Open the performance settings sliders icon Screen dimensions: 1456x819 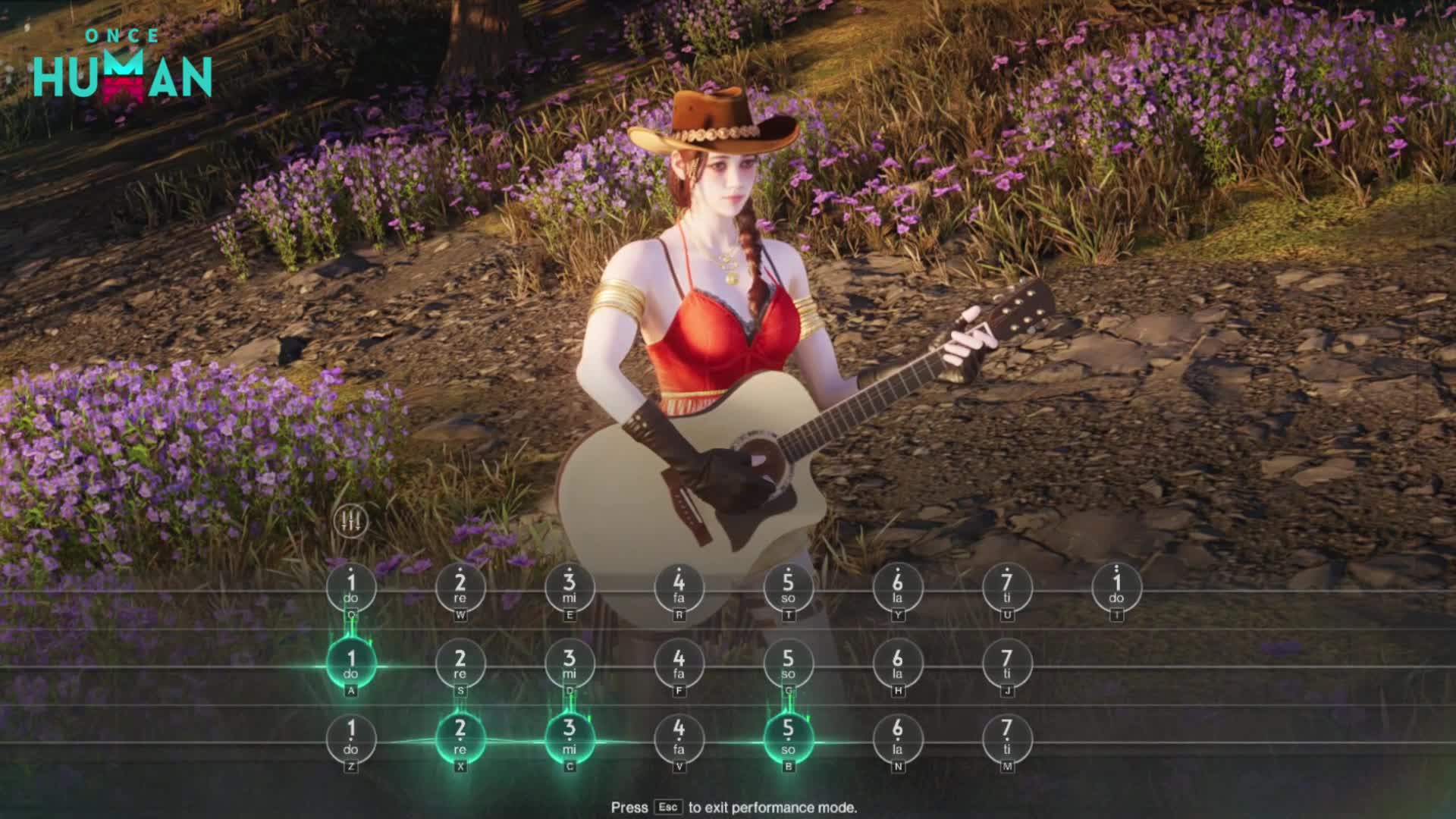point(352,519)
